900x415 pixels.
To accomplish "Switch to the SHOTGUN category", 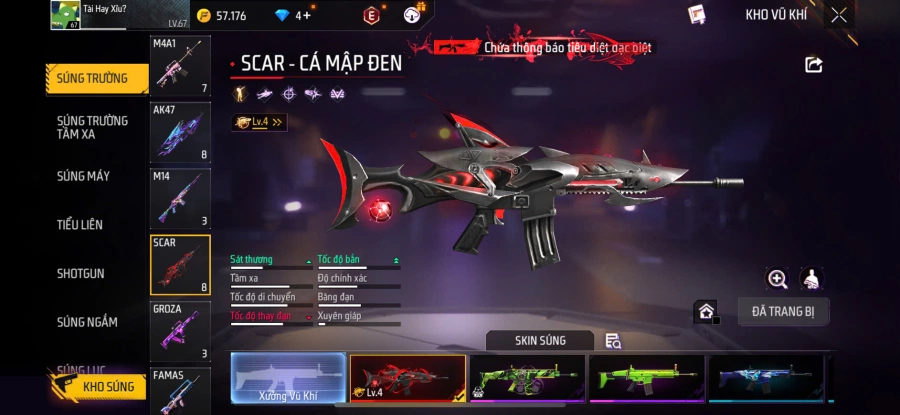I will 80,273.
